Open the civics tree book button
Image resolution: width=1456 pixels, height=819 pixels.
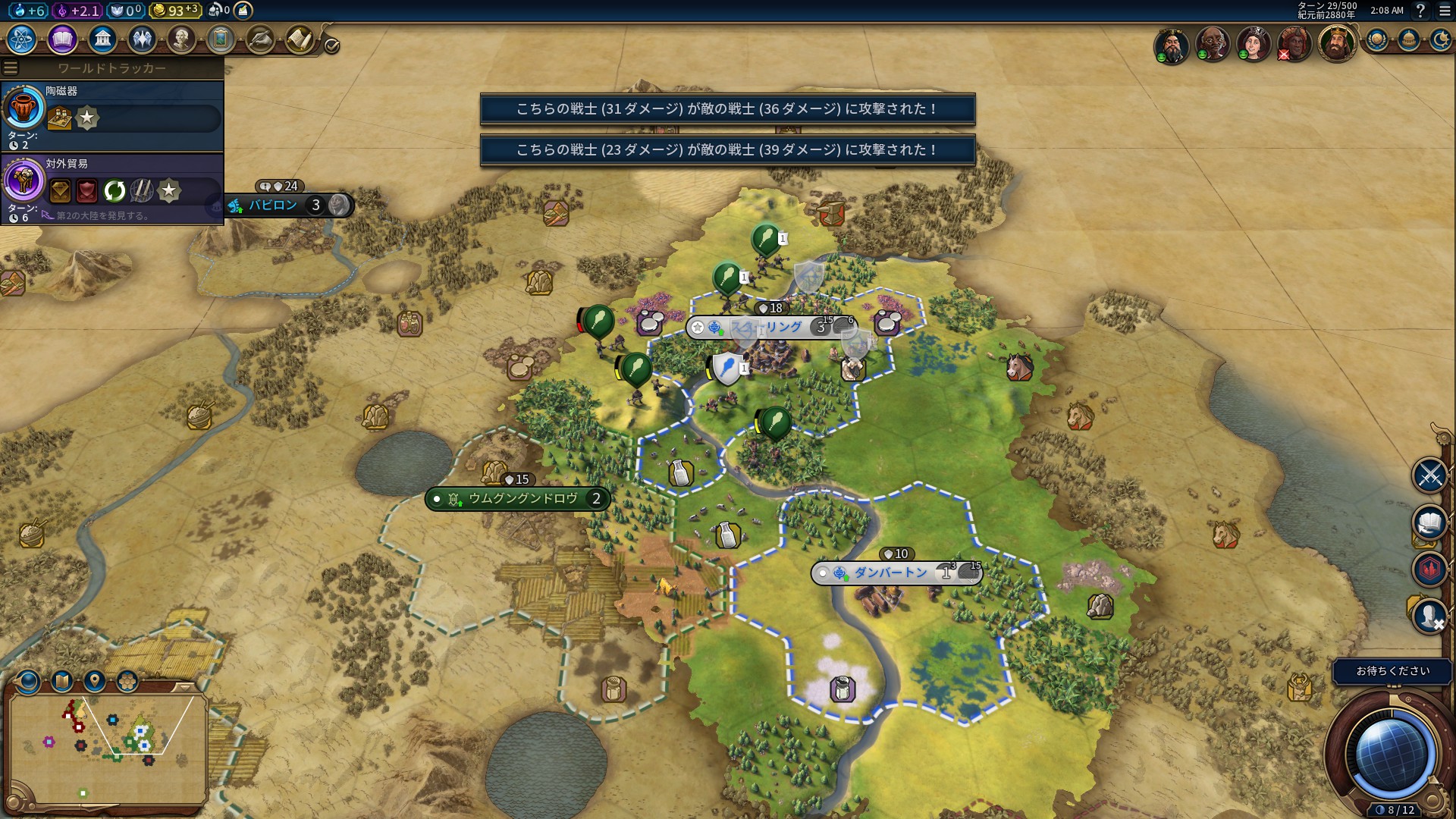62,39
